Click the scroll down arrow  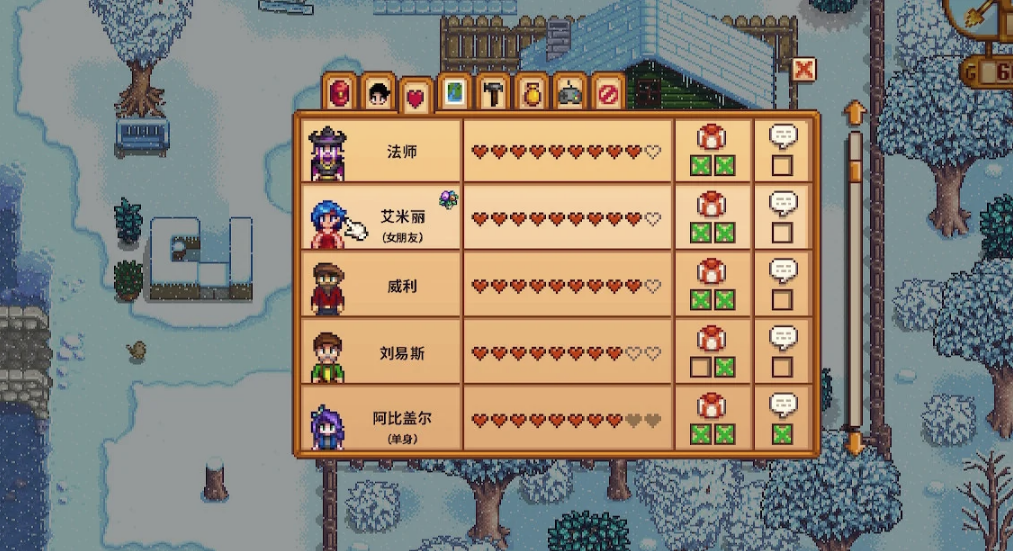[854, 442]
